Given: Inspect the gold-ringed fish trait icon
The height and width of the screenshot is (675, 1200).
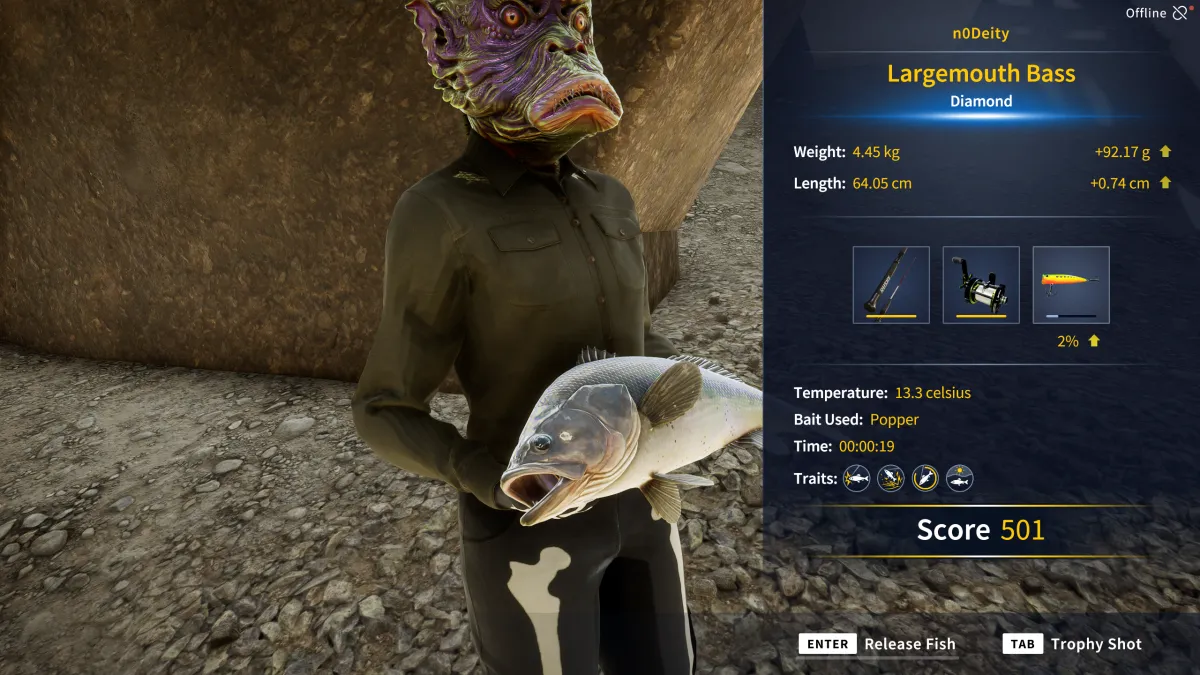Looking at the screenshot, I should 925,478.
